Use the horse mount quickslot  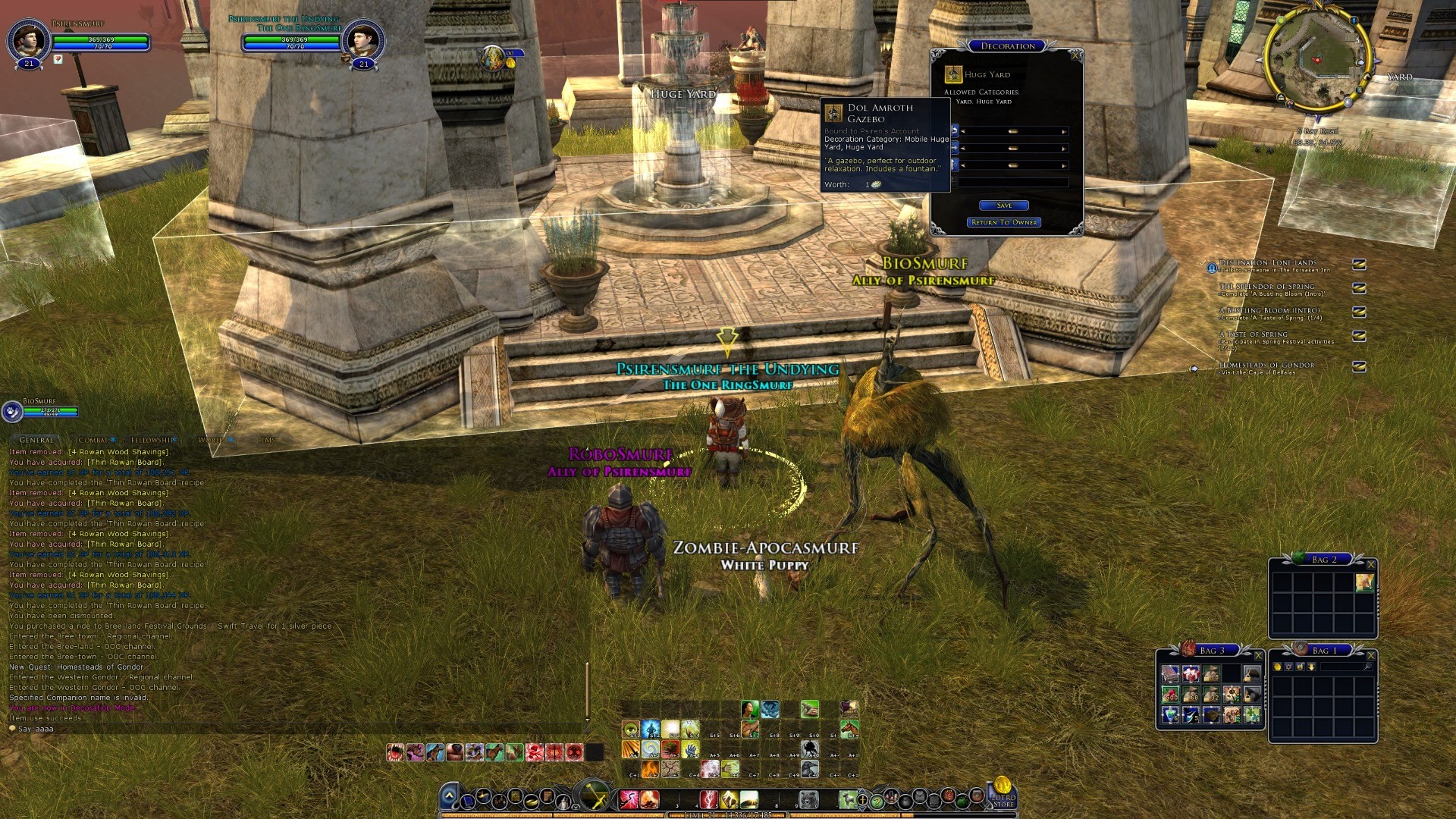tap(849, 730)
